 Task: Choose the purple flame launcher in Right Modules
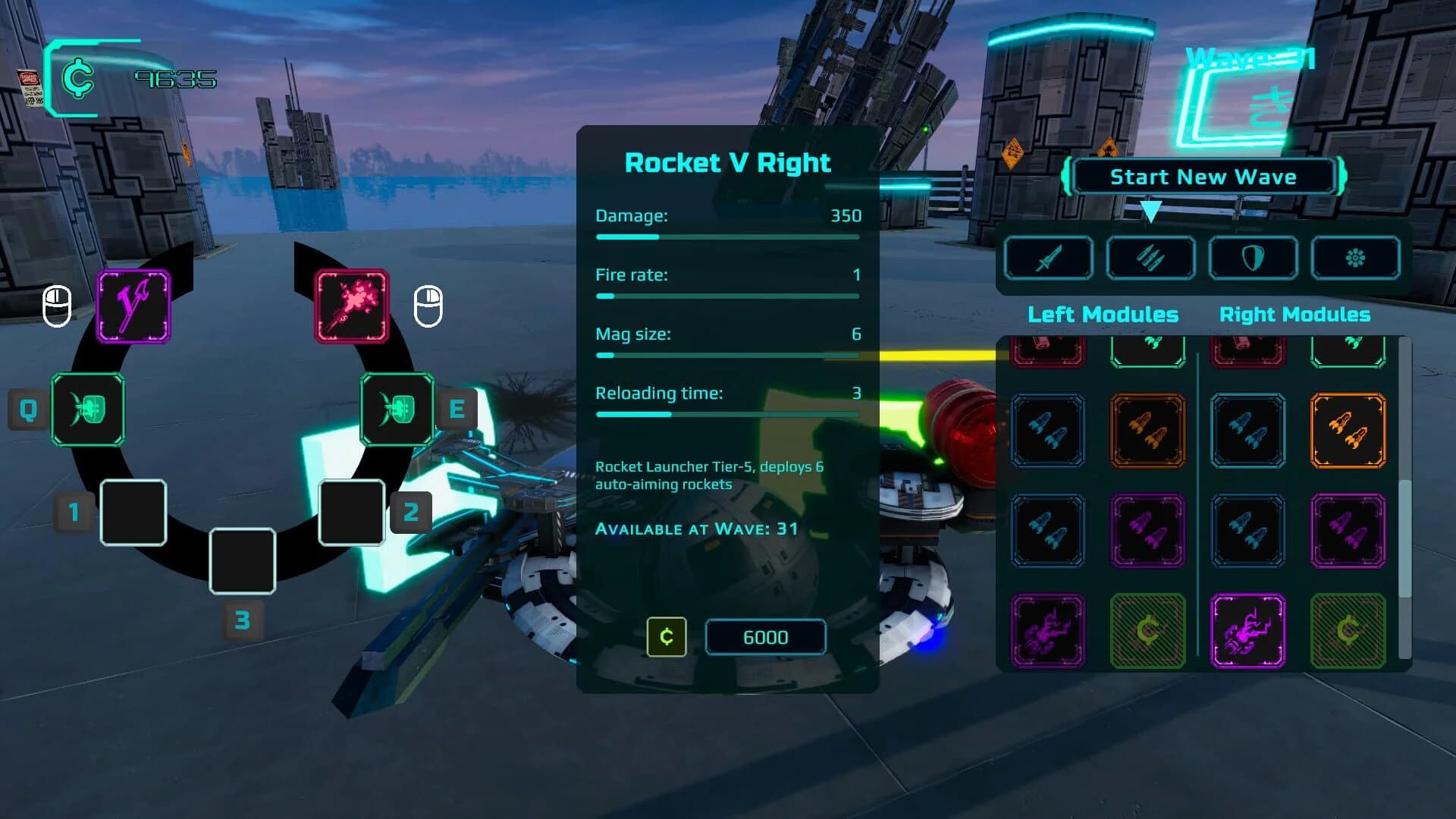click(x=1247, y=631)
